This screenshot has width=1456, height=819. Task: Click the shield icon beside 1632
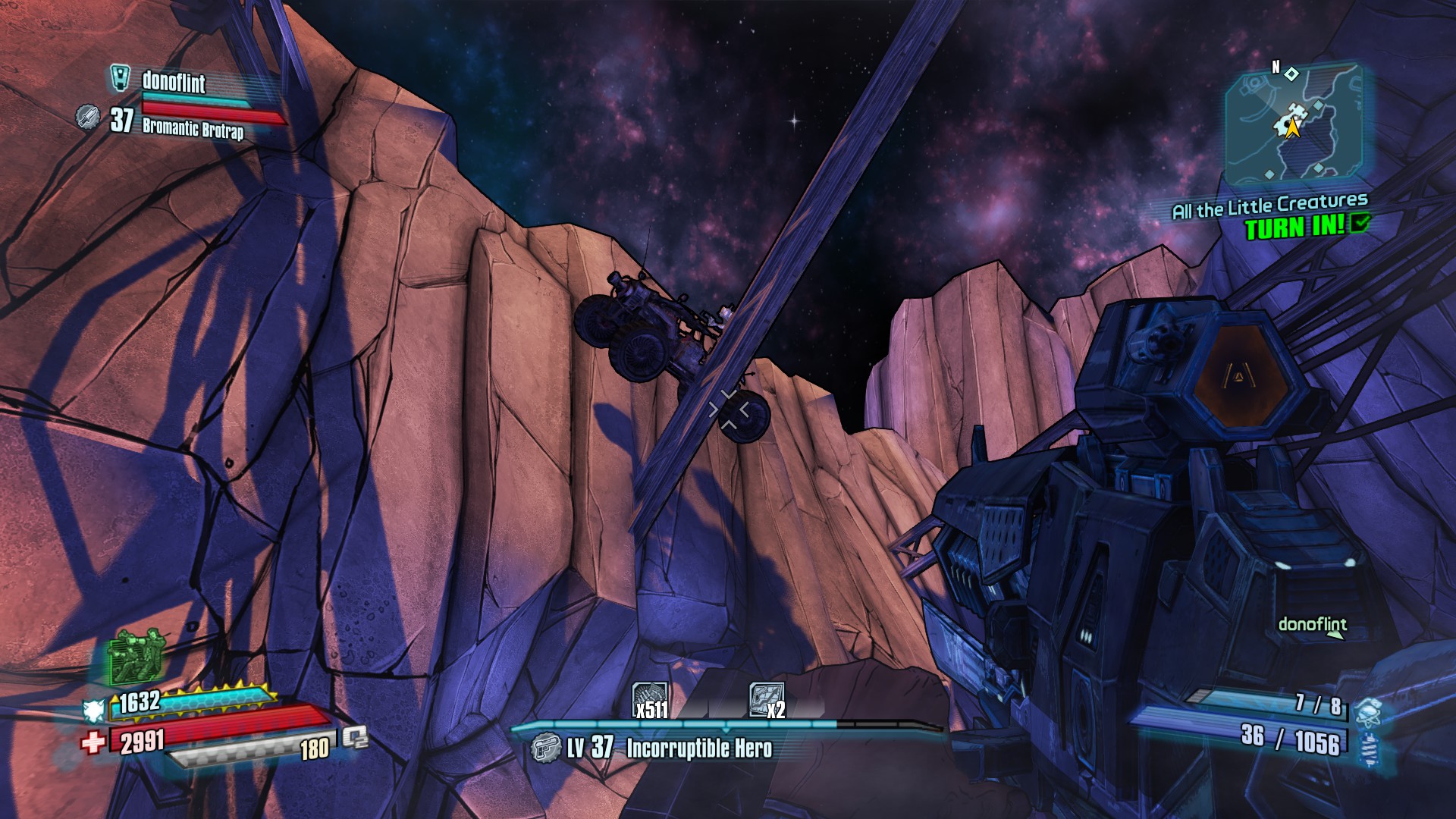(94, 710)
